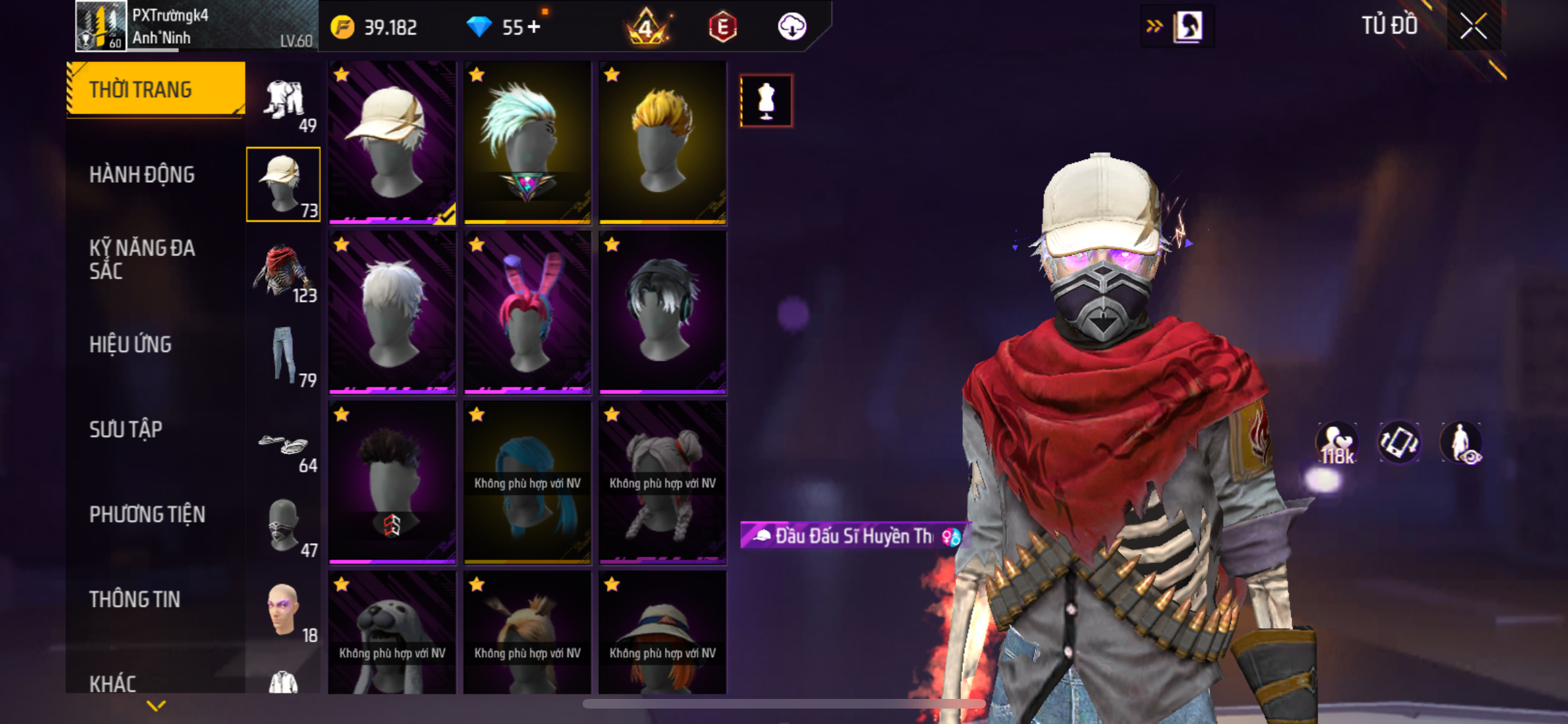Image resolution: width=1568 pixels, height=724 pixels.
Task: Open the face mask category
Action: coord(284,527)
